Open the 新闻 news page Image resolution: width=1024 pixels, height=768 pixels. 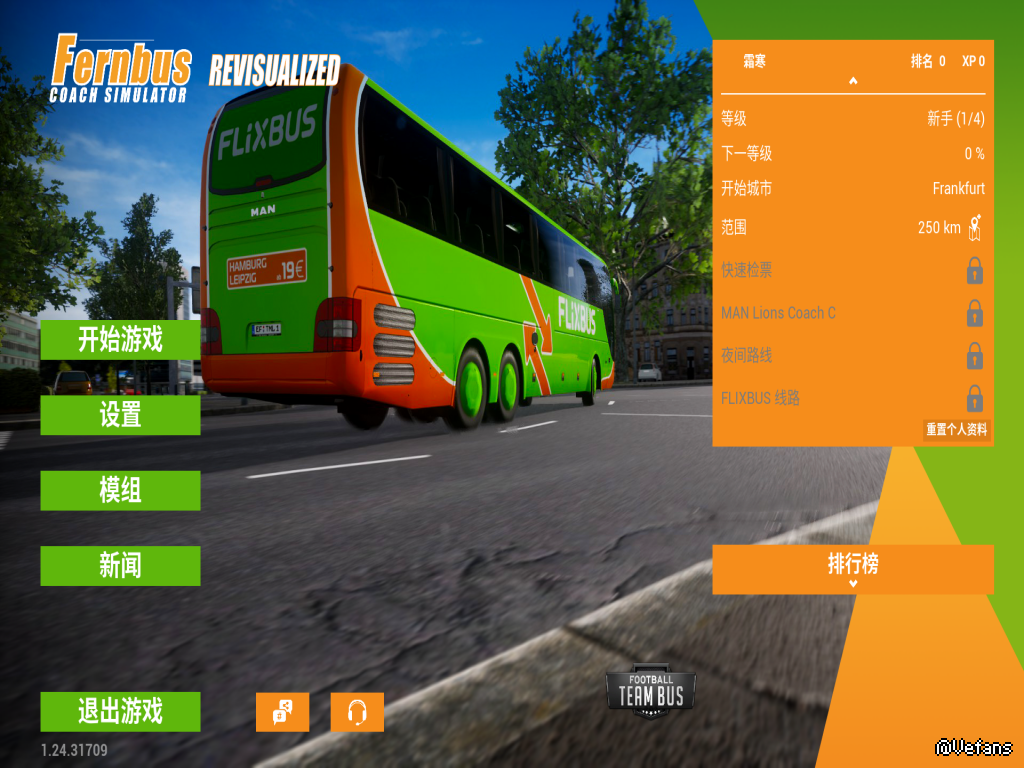tap(120, 566)
